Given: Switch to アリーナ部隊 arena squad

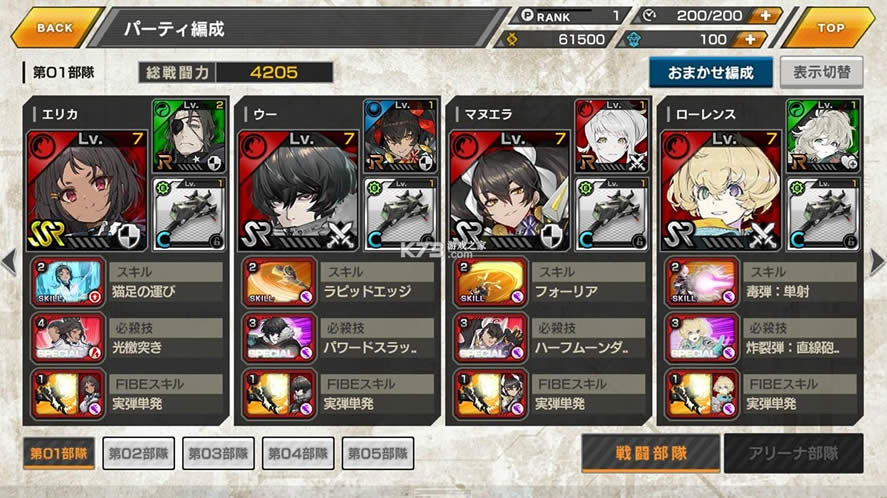Looking at the screenshot, I should click(794, 453).
